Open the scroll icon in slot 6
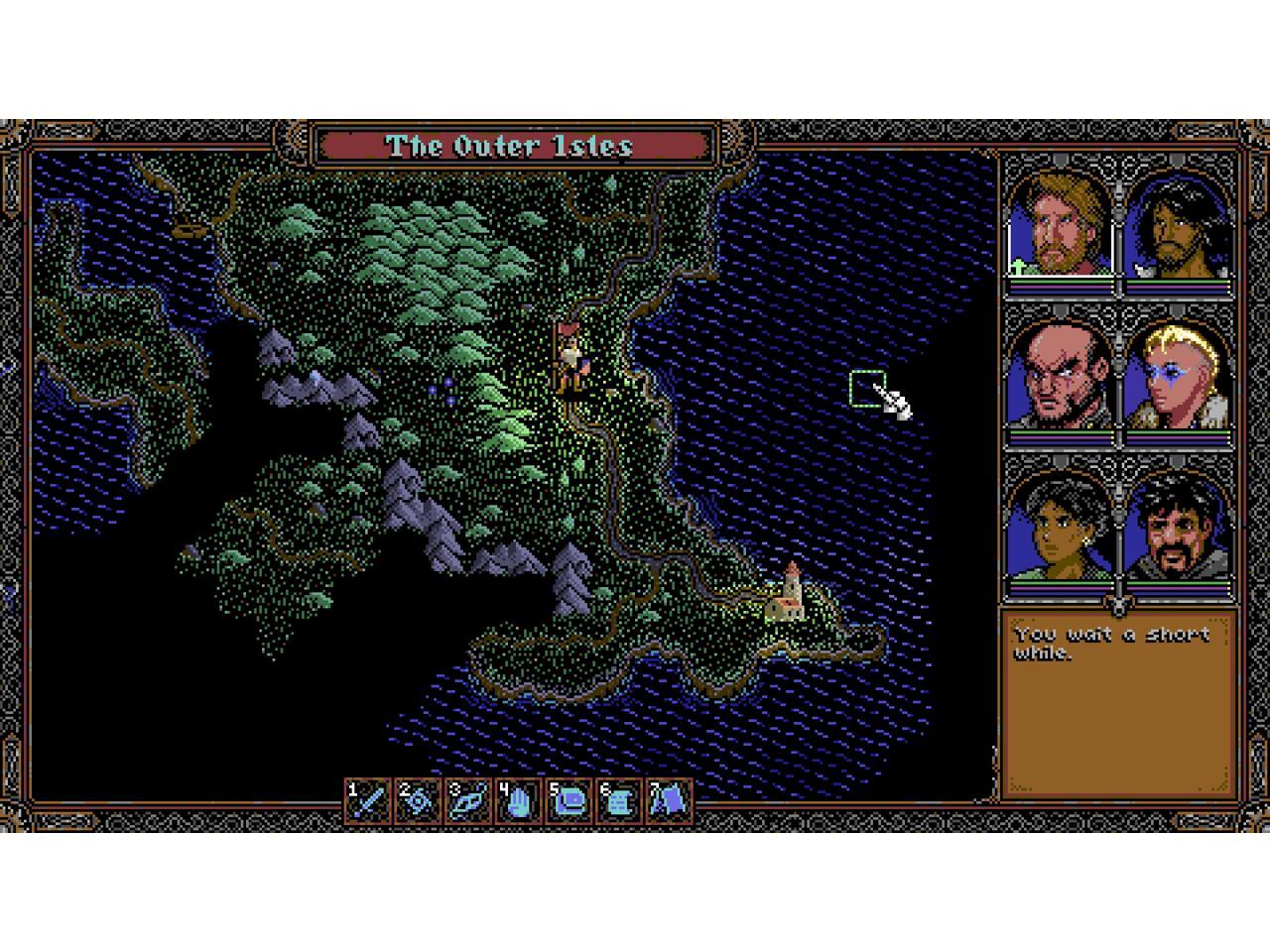This screenshot has width=1270, height=952. pyautogui.click(x=619, y=800)
